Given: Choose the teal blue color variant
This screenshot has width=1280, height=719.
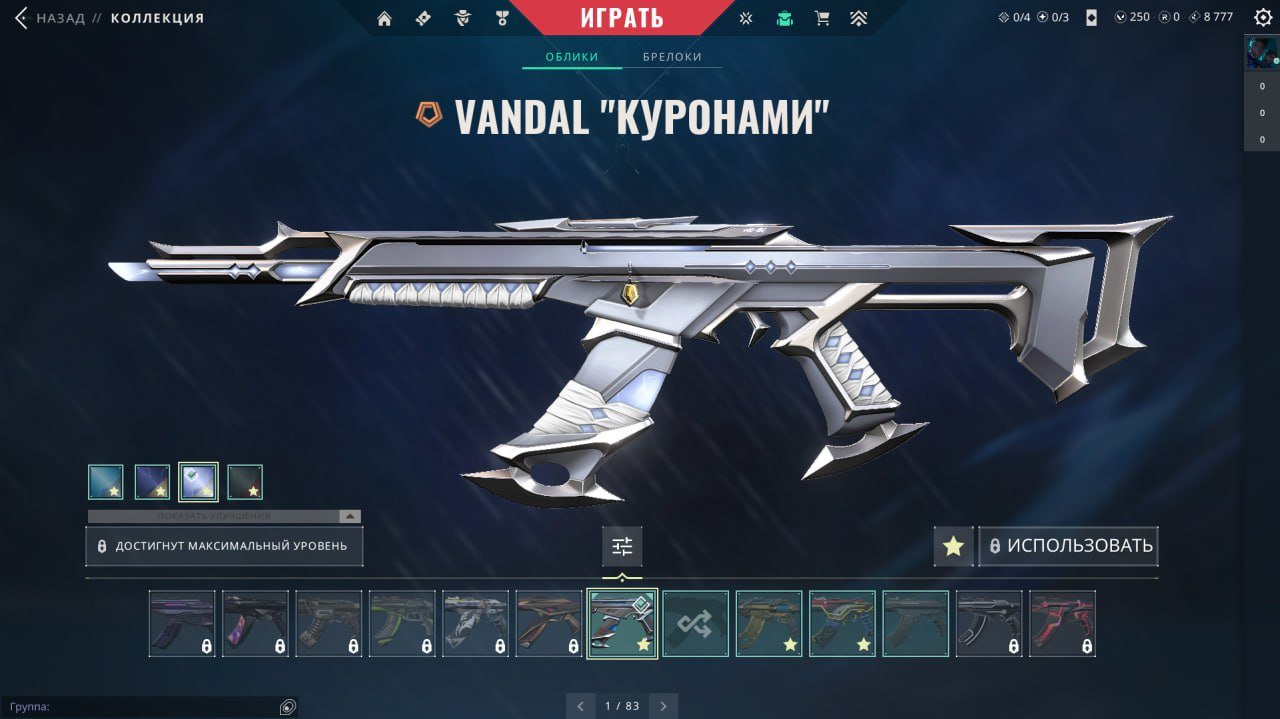Looking at the screenshot, I should coord(106,482).
